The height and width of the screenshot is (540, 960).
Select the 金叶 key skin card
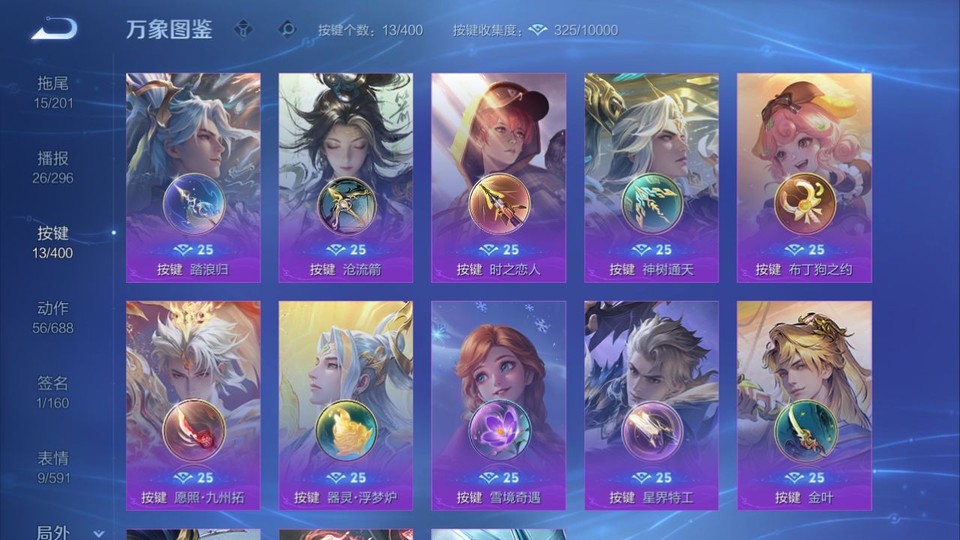coord(804,405)
